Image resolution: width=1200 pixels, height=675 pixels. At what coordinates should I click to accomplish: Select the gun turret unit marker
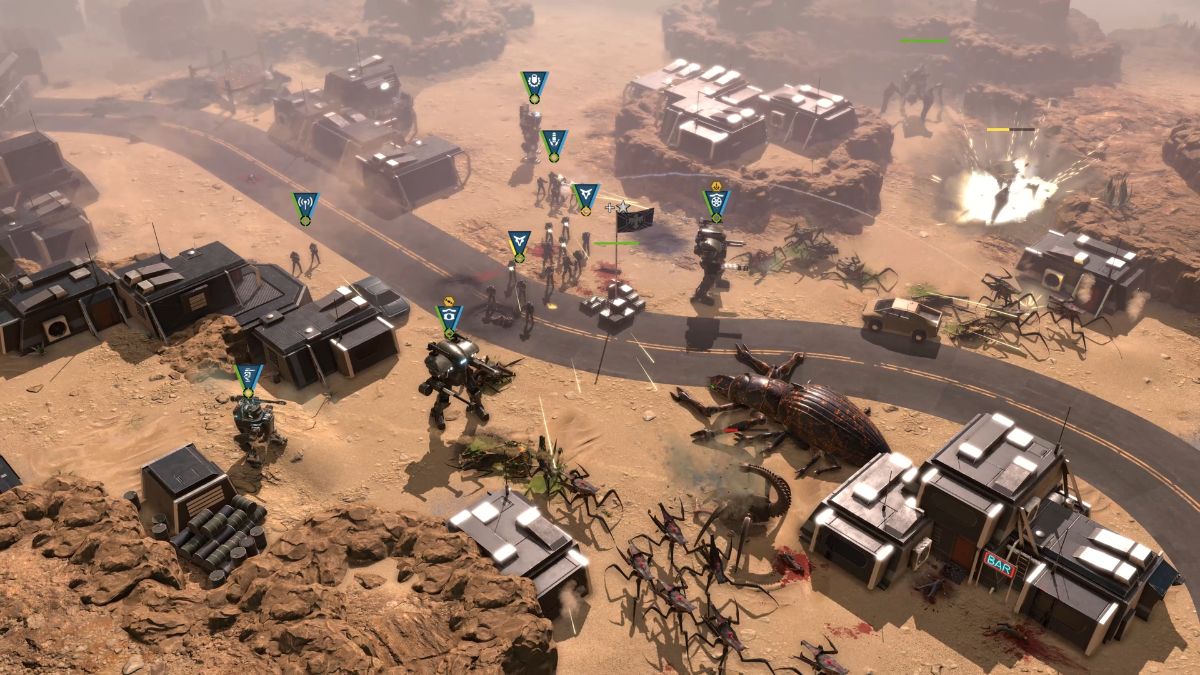(248, 378)
